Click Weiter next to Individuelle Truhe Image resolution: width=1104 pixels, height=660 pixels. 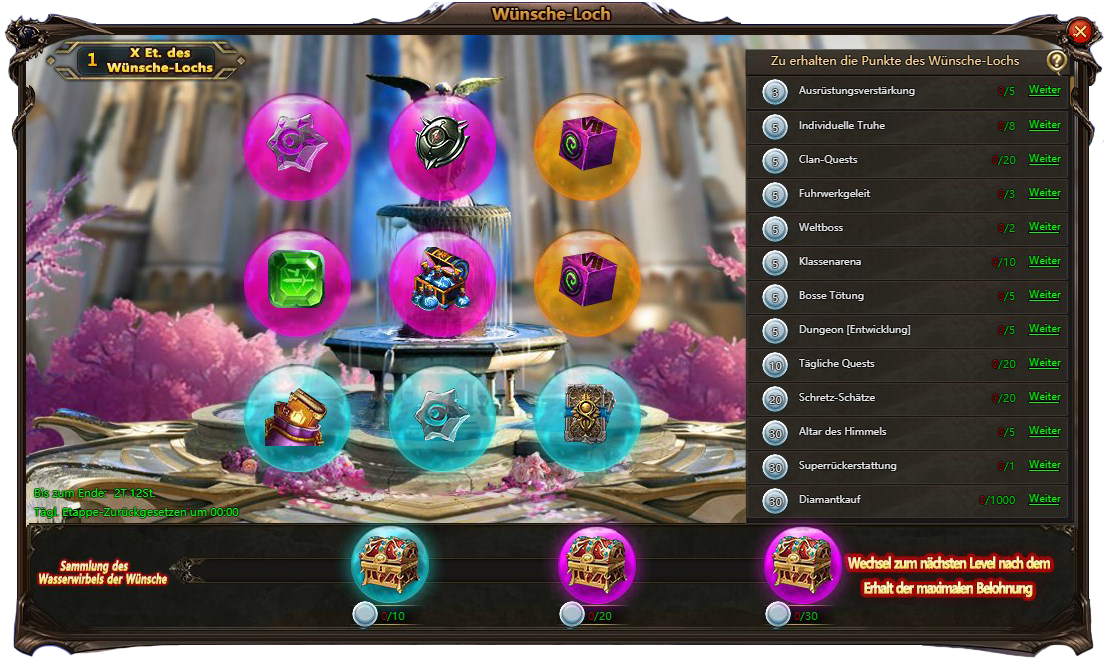(x=1044, y=125)
